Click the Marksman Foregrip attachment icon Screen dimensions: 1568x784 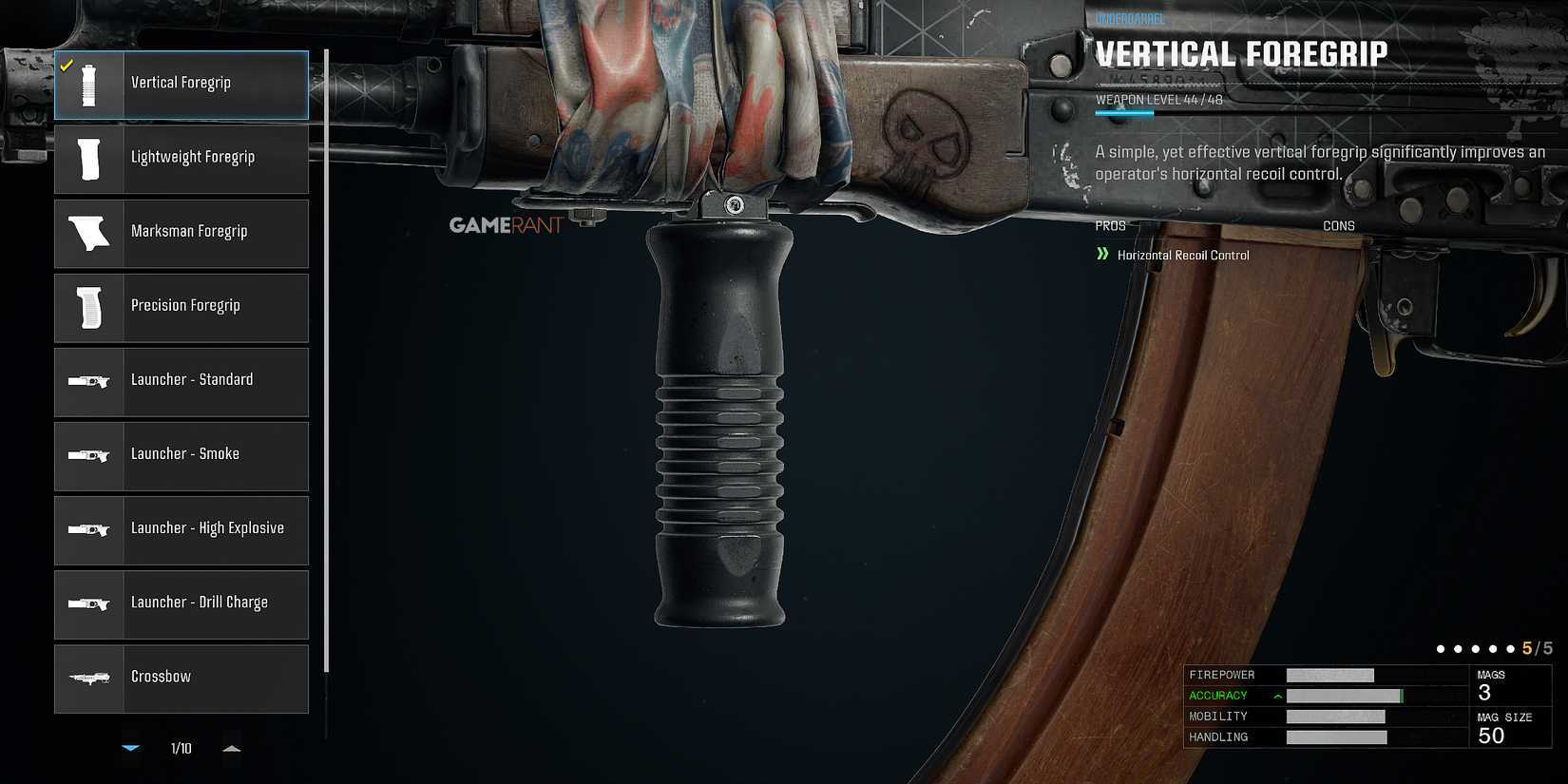pos(88,233)
